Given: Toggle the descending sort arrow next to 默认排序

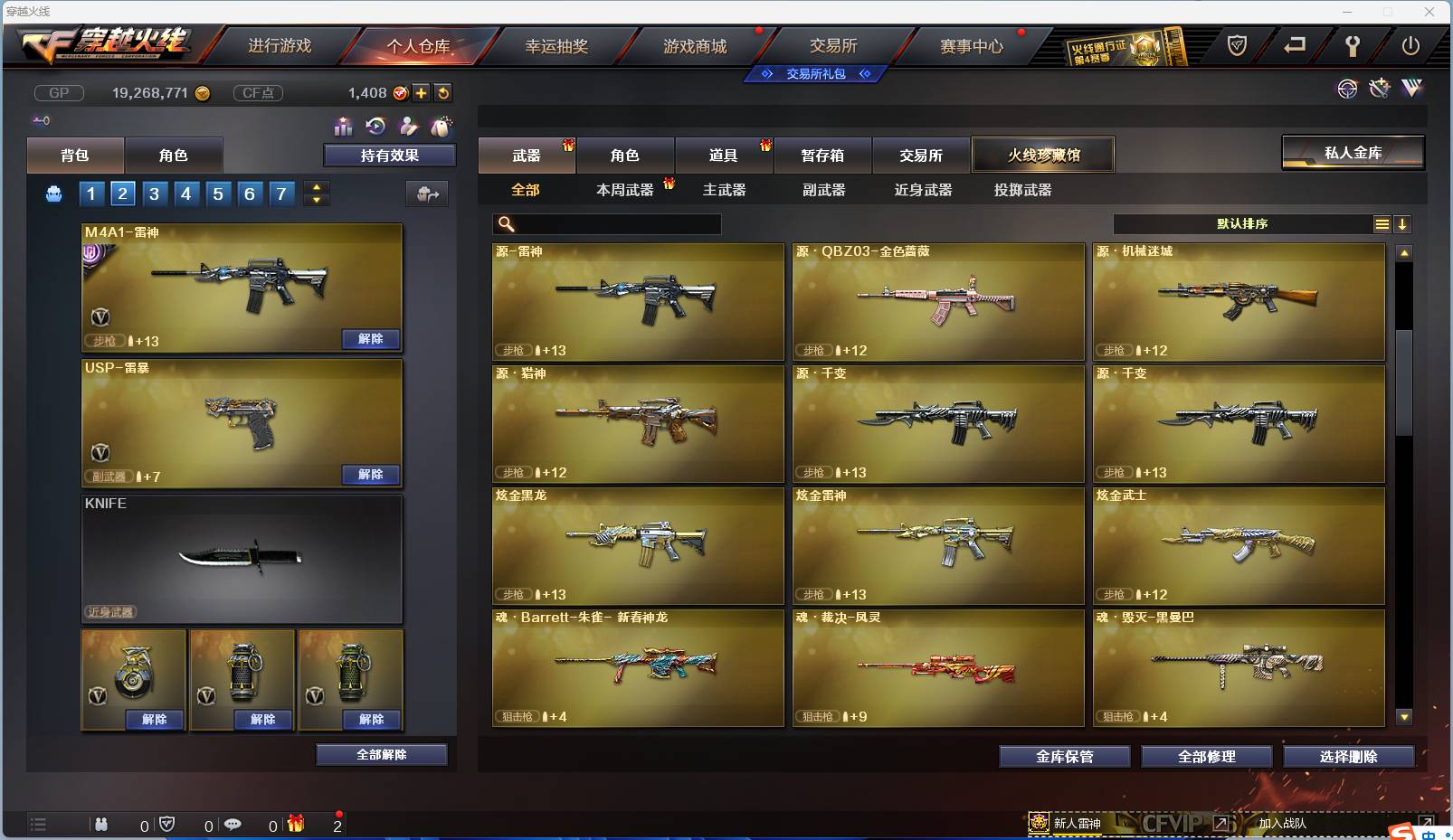Looking at the screenshot, I should (x=1403, y=223).
